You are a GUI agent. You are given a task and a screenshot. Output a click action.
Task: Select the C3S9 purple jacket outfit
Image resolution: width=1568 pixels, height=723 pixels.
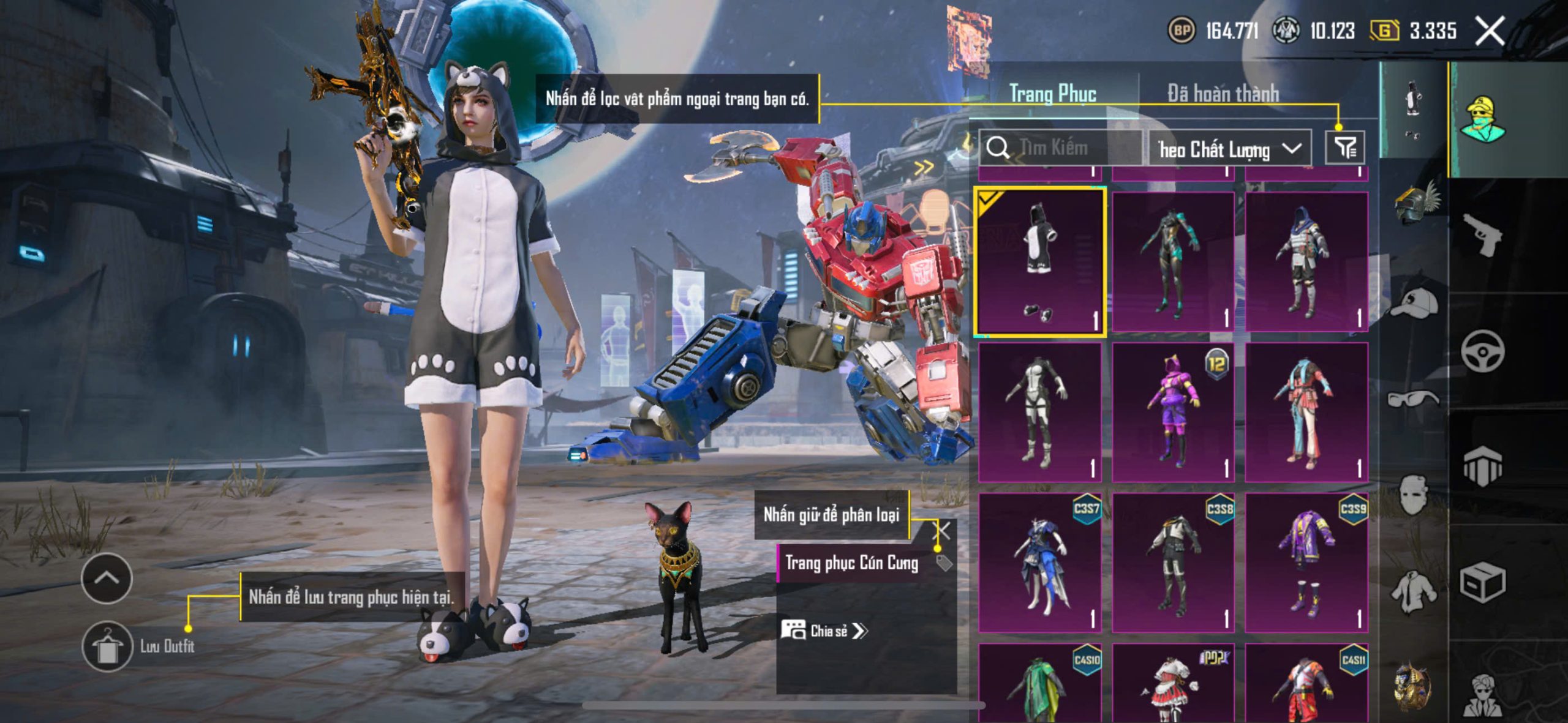pos(1306,563)
